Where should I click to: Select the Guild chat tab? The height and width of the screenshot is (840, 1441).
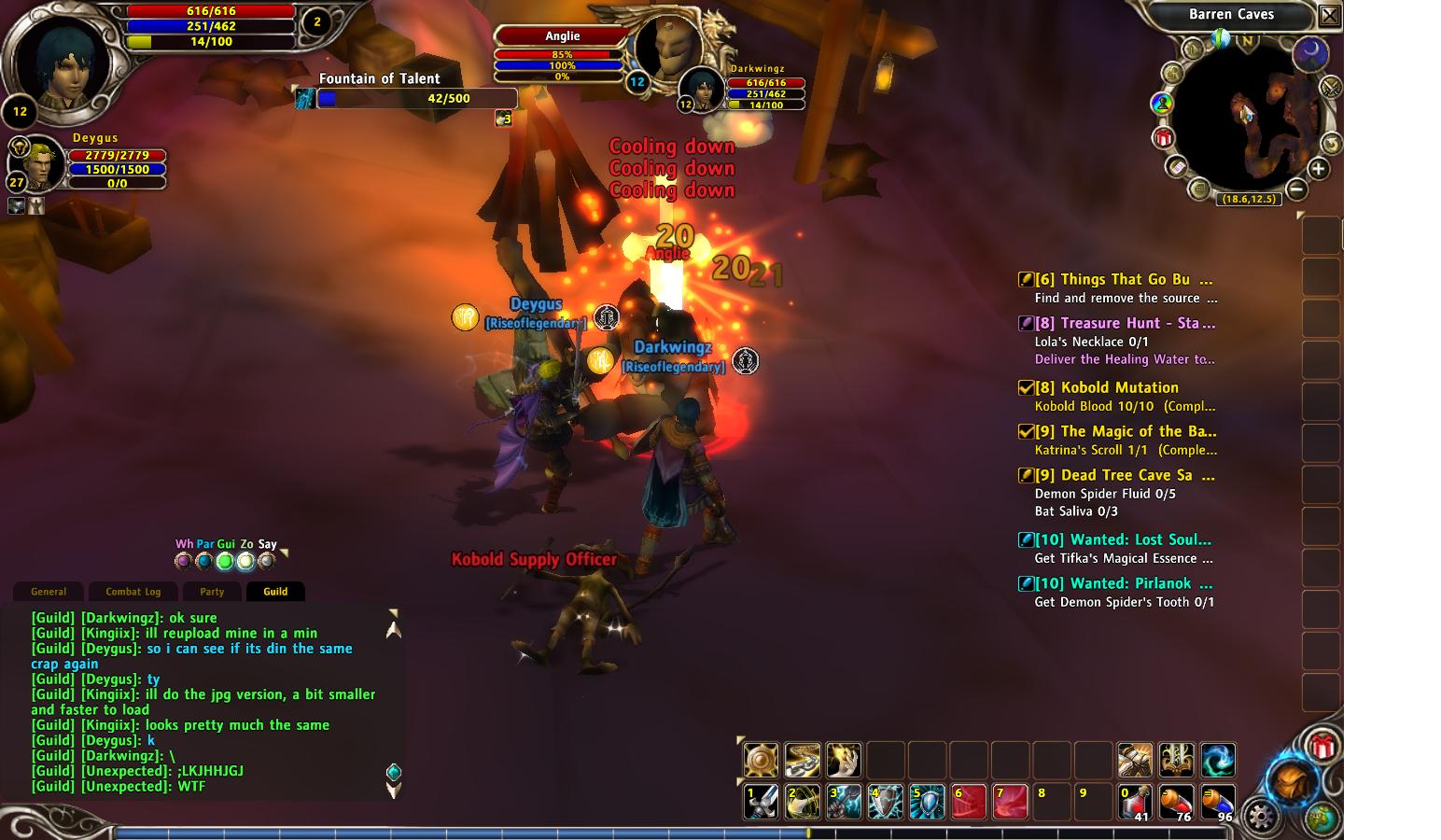coord(275,592)
